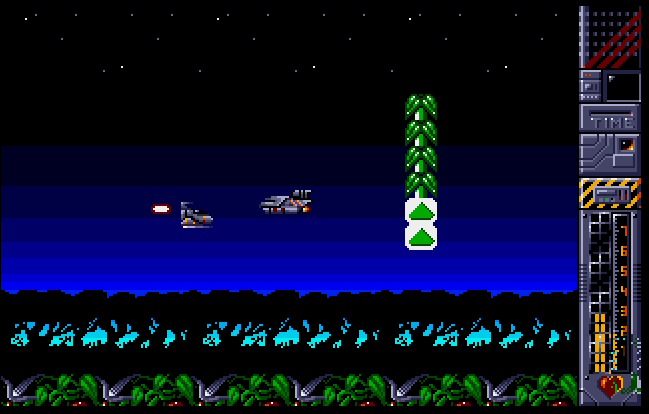Select the TIME panel
Image resolution: width=649 pixels, height=414 pixels.
(x=610, y=120)
